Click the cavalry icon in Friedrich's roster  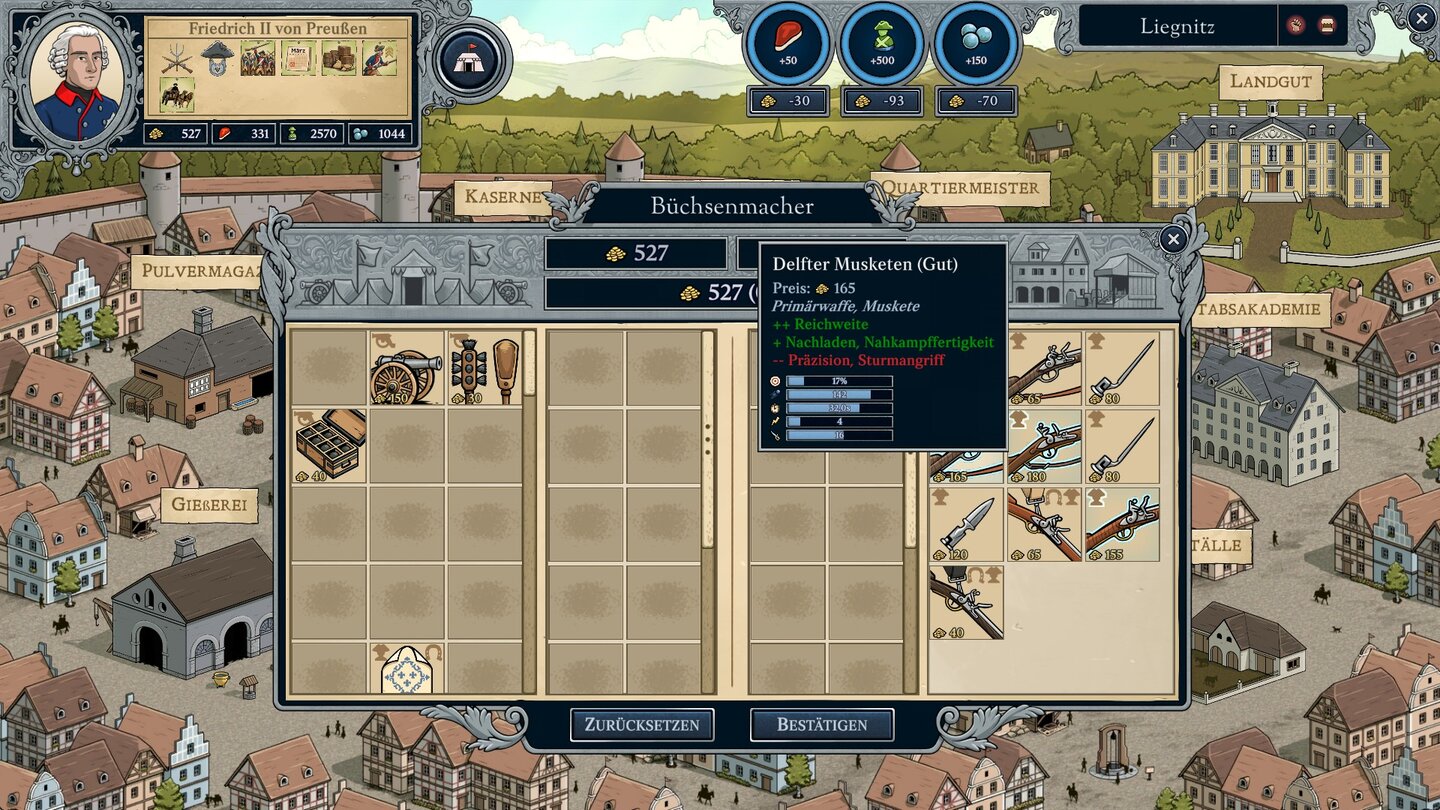tap(175, 92)
